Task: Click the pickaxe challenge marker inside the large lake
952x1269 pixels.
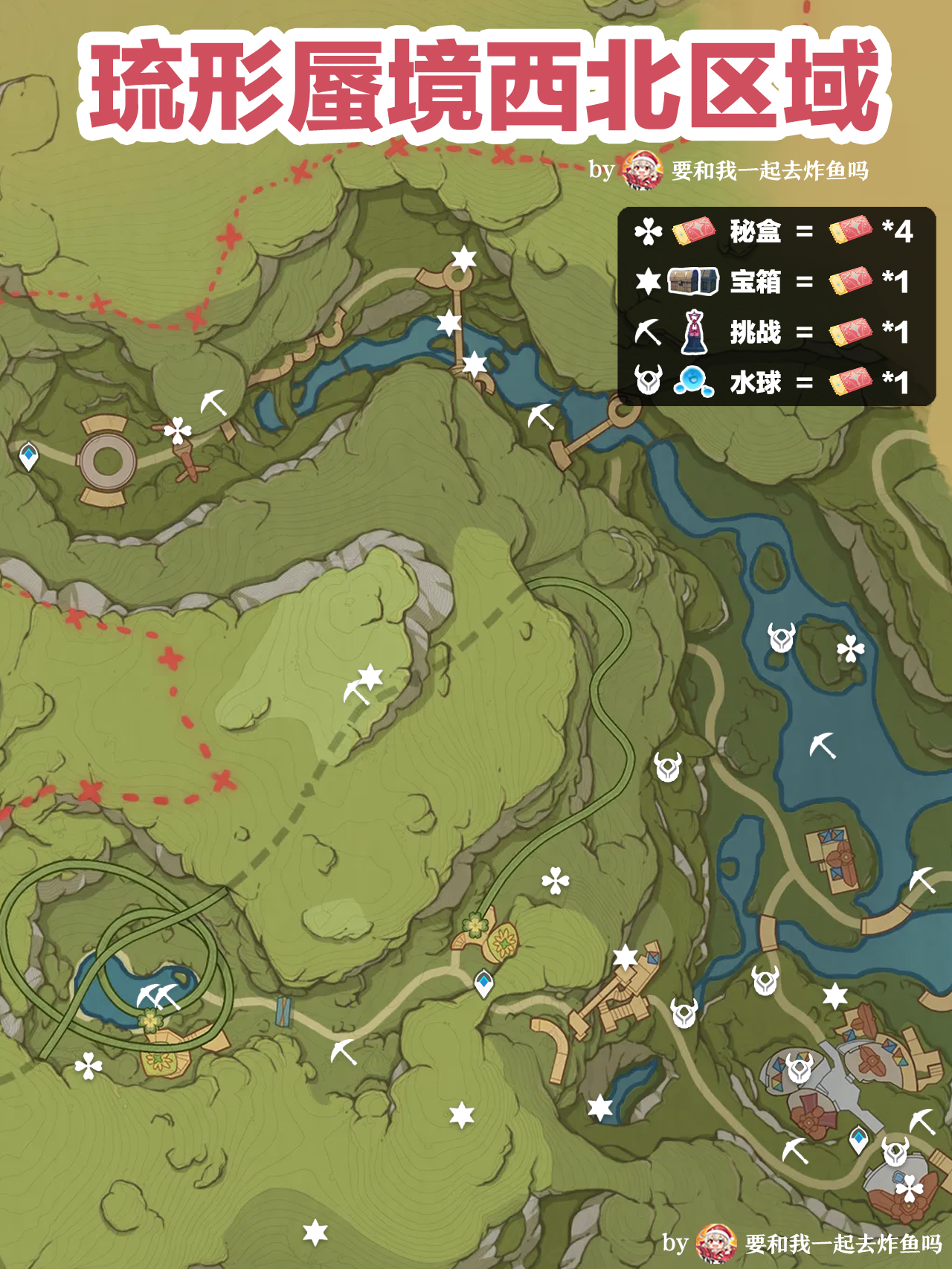Action: point(823,745)
